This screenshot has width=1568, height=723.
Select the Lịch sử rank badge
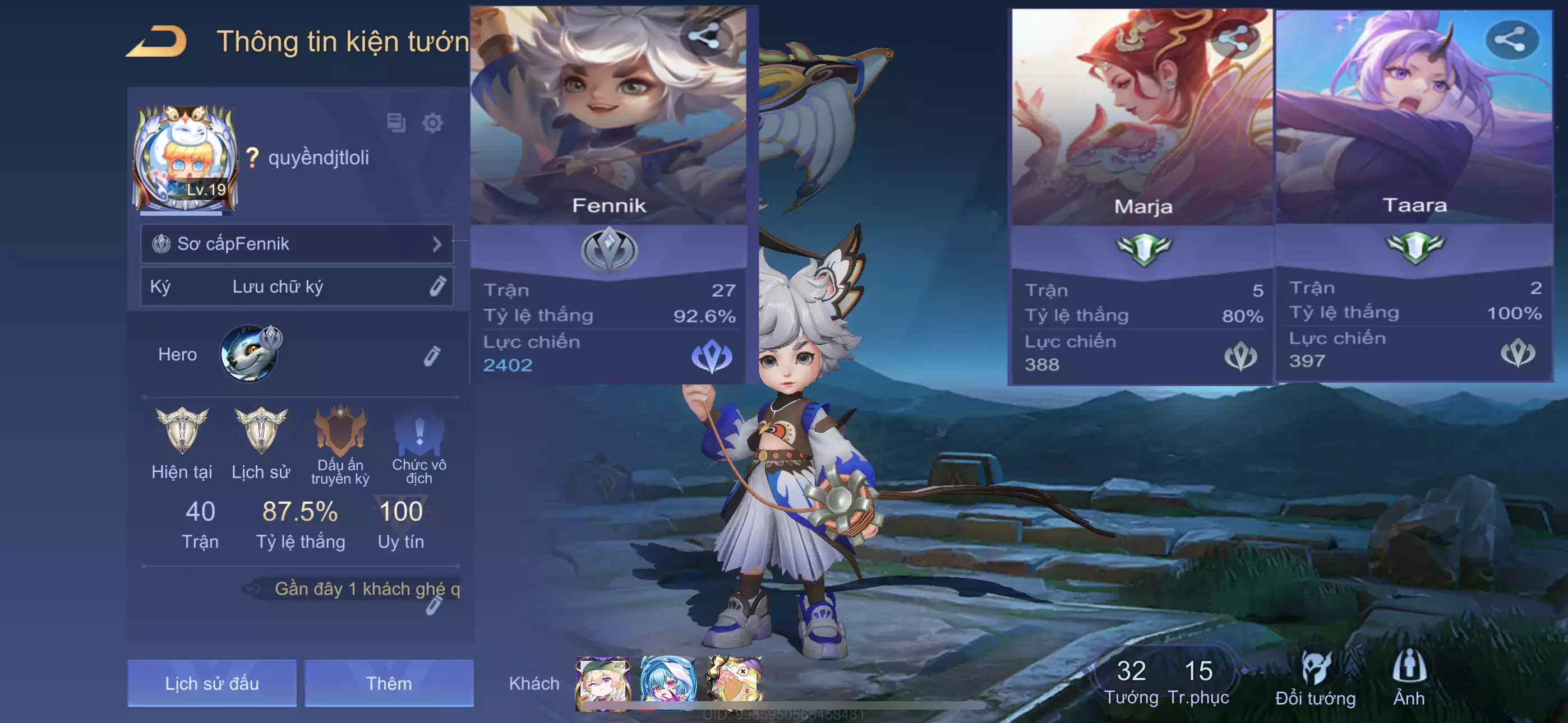(261, 431)
